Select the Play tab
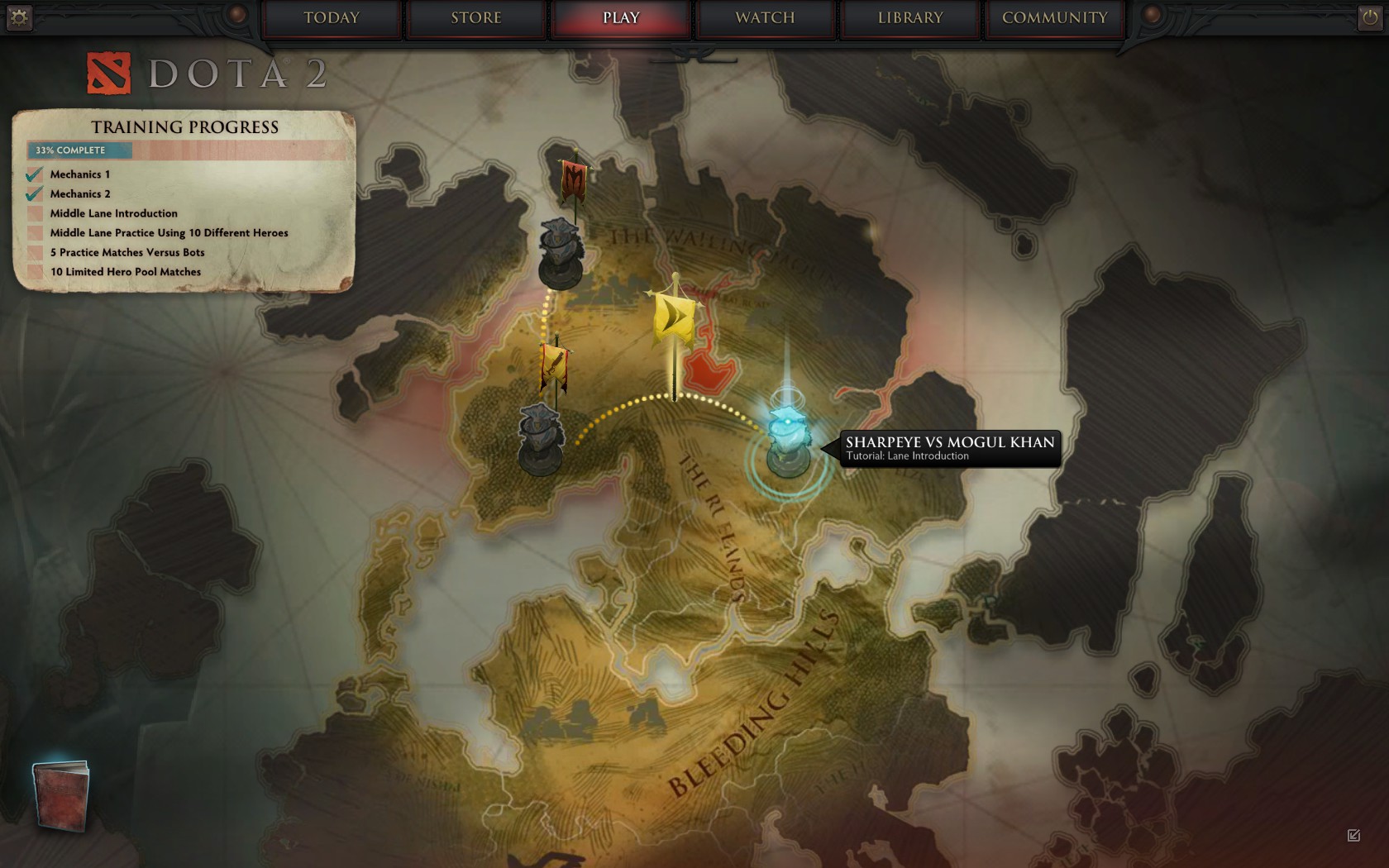This screenshot has height=868, width=1389. tap(621, 18)
